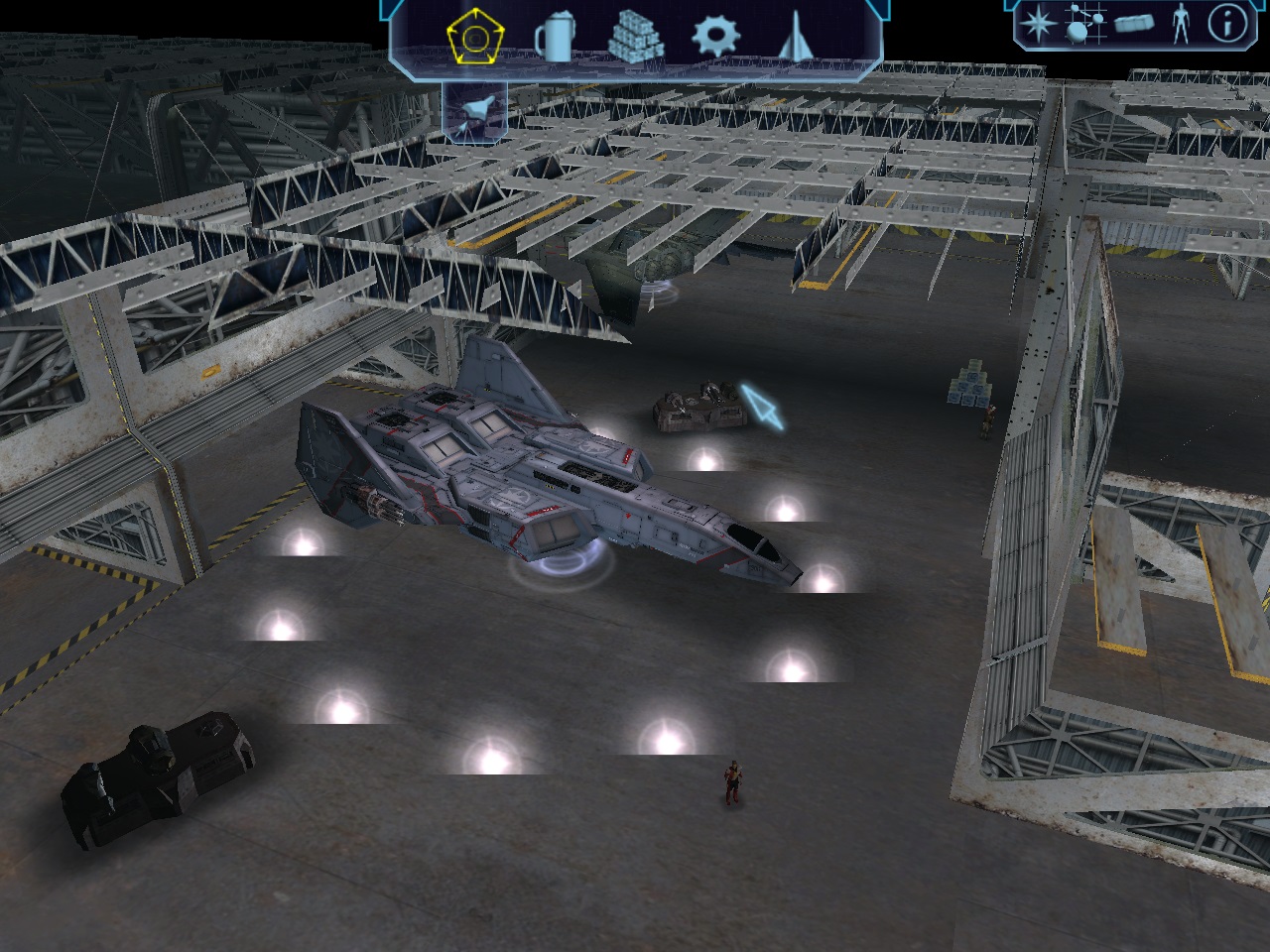Open the ship dealer icon

796,38
